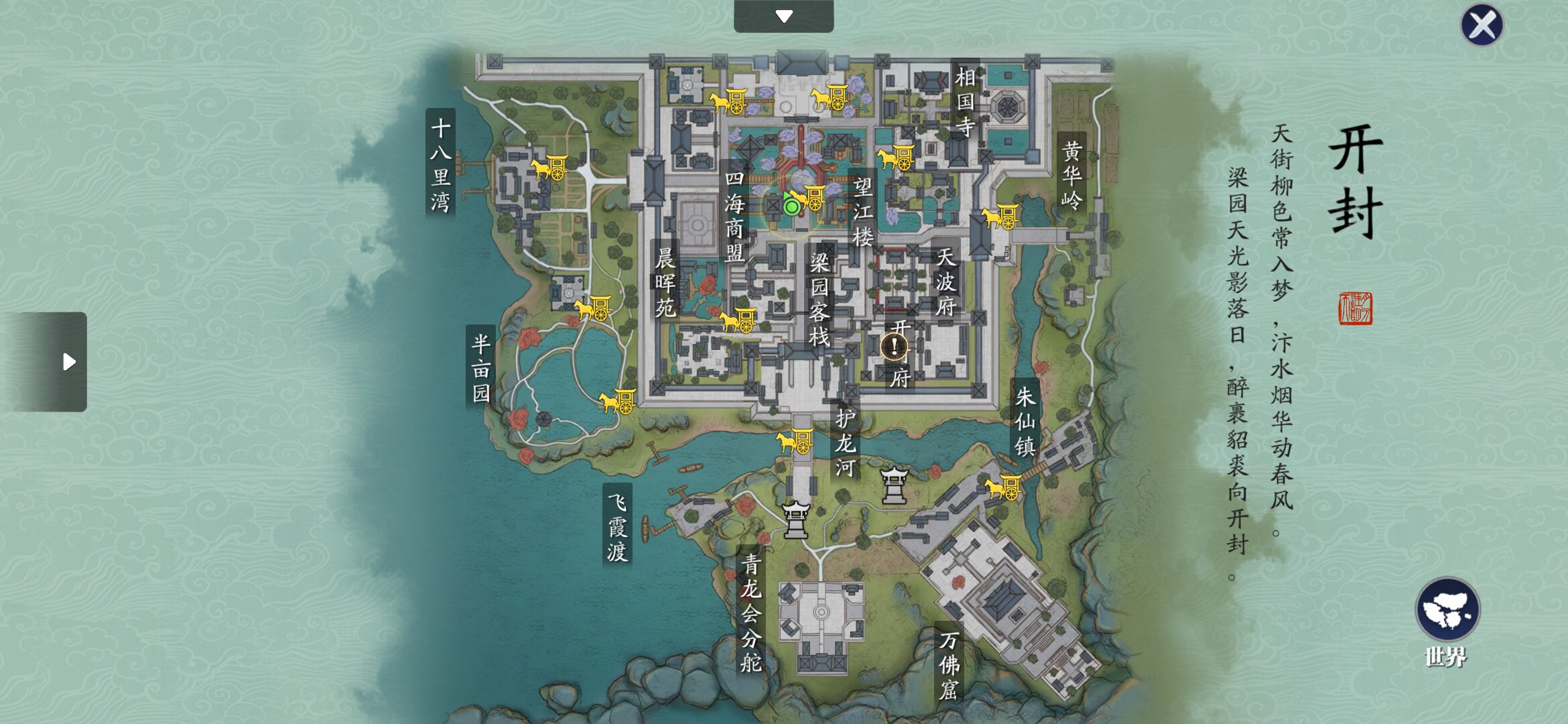Screen dimensions: 1568x724
Task: Select the carriage marker below 黄华岭
Action: point(1001,217)
